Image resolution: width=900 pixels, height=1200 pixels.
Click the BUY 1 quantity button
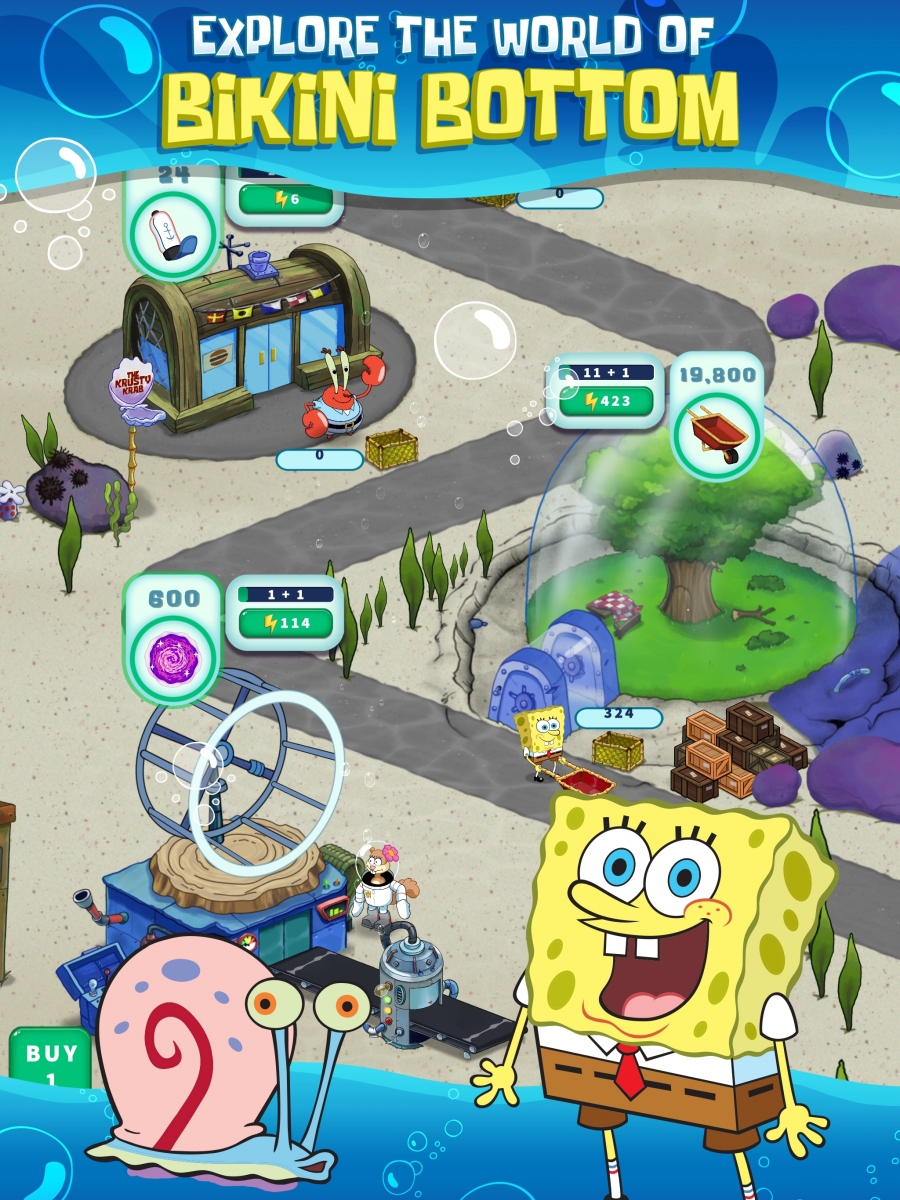click(x=51, y=1058)
